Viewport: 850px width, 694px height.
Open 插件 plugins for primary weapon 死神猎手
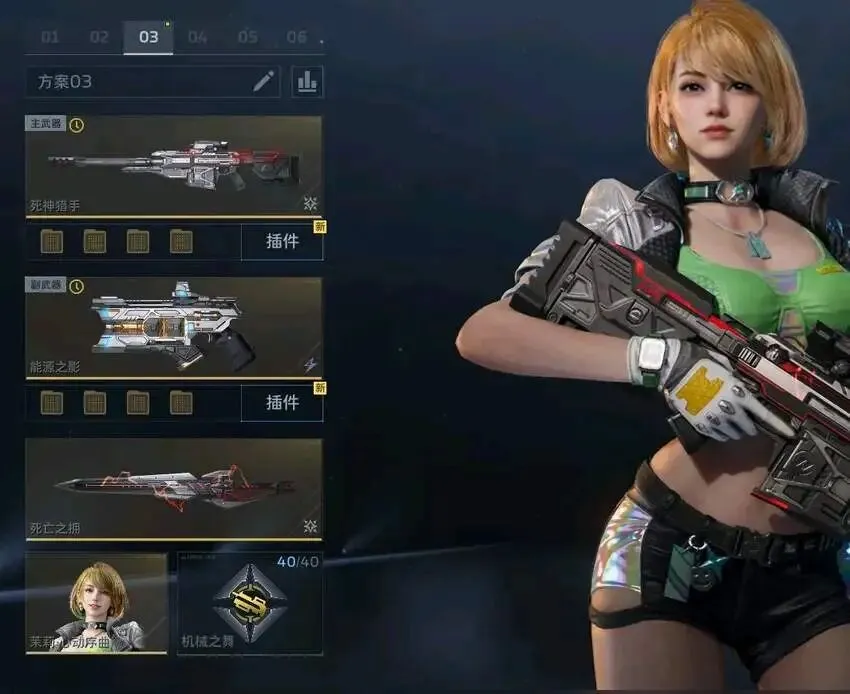tap(282, 242)
